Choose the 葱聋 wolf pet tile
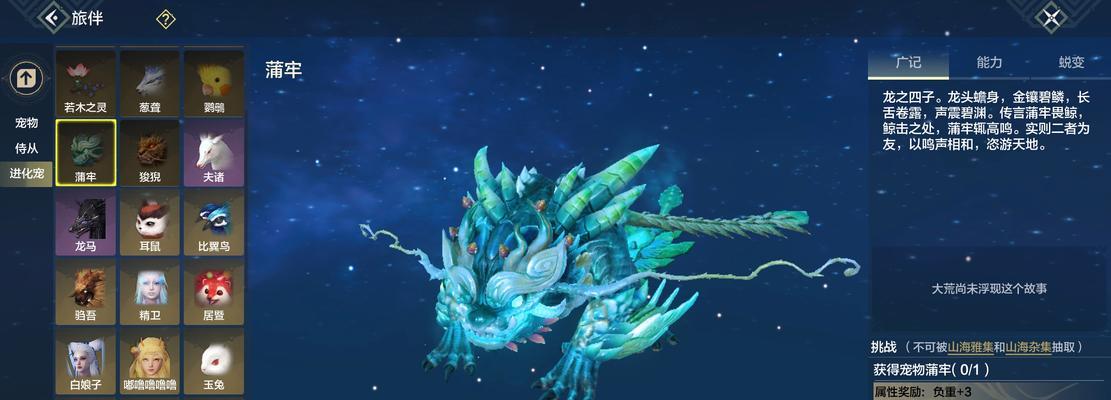1111x400 pixels. click(x=149, y=81)
